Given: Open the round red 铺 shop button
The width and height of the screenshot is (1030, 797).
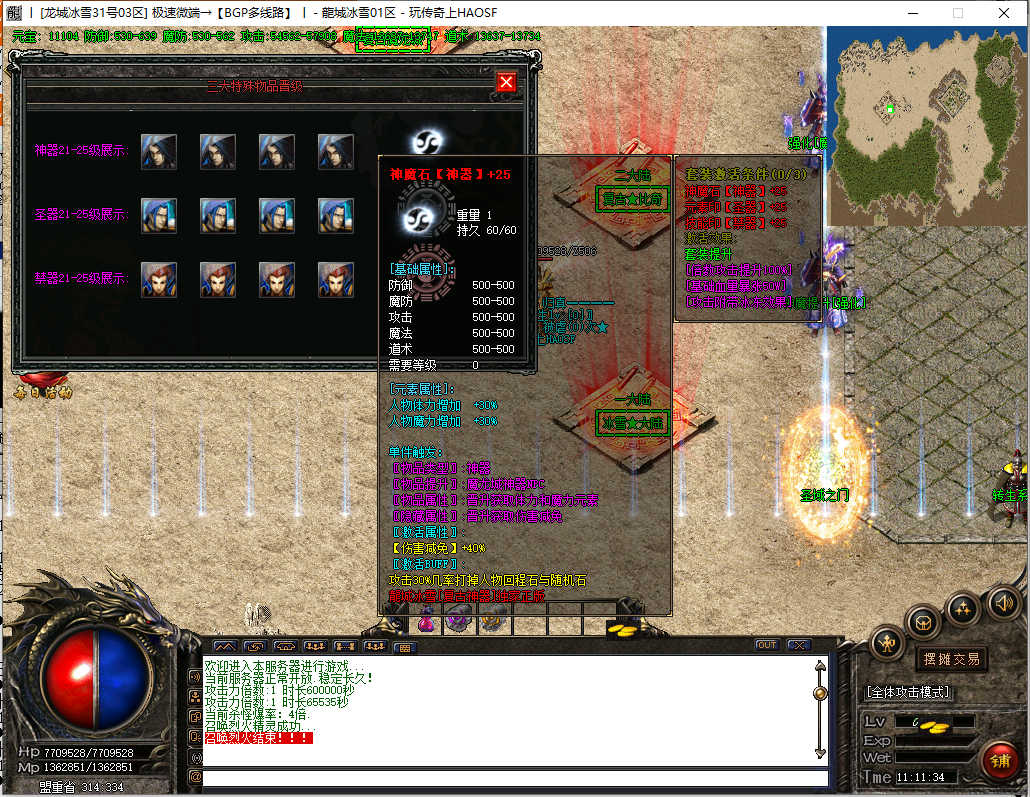Looking at the screenshot, I should 999,760.
